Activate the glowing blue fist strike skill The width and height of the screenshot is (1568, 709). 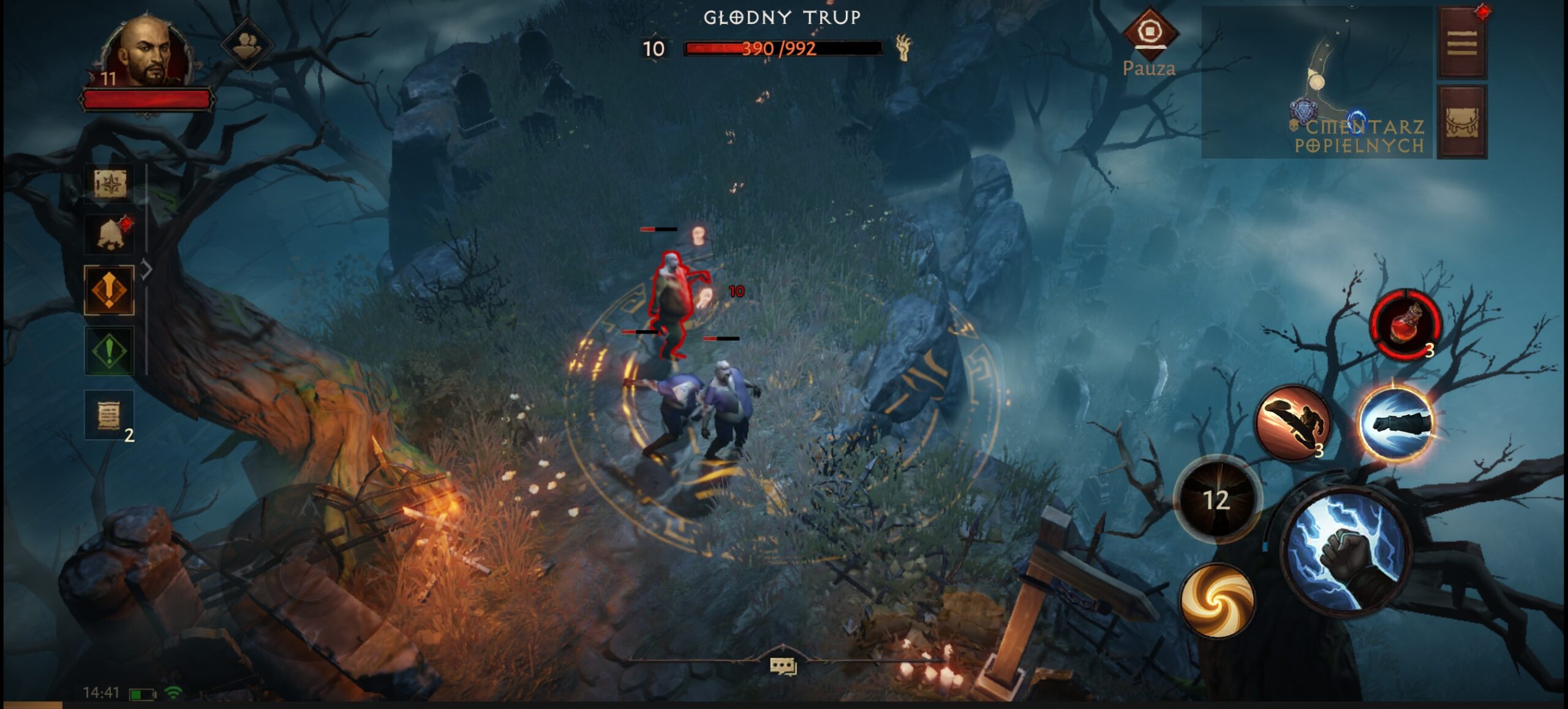coord(1396,422)
